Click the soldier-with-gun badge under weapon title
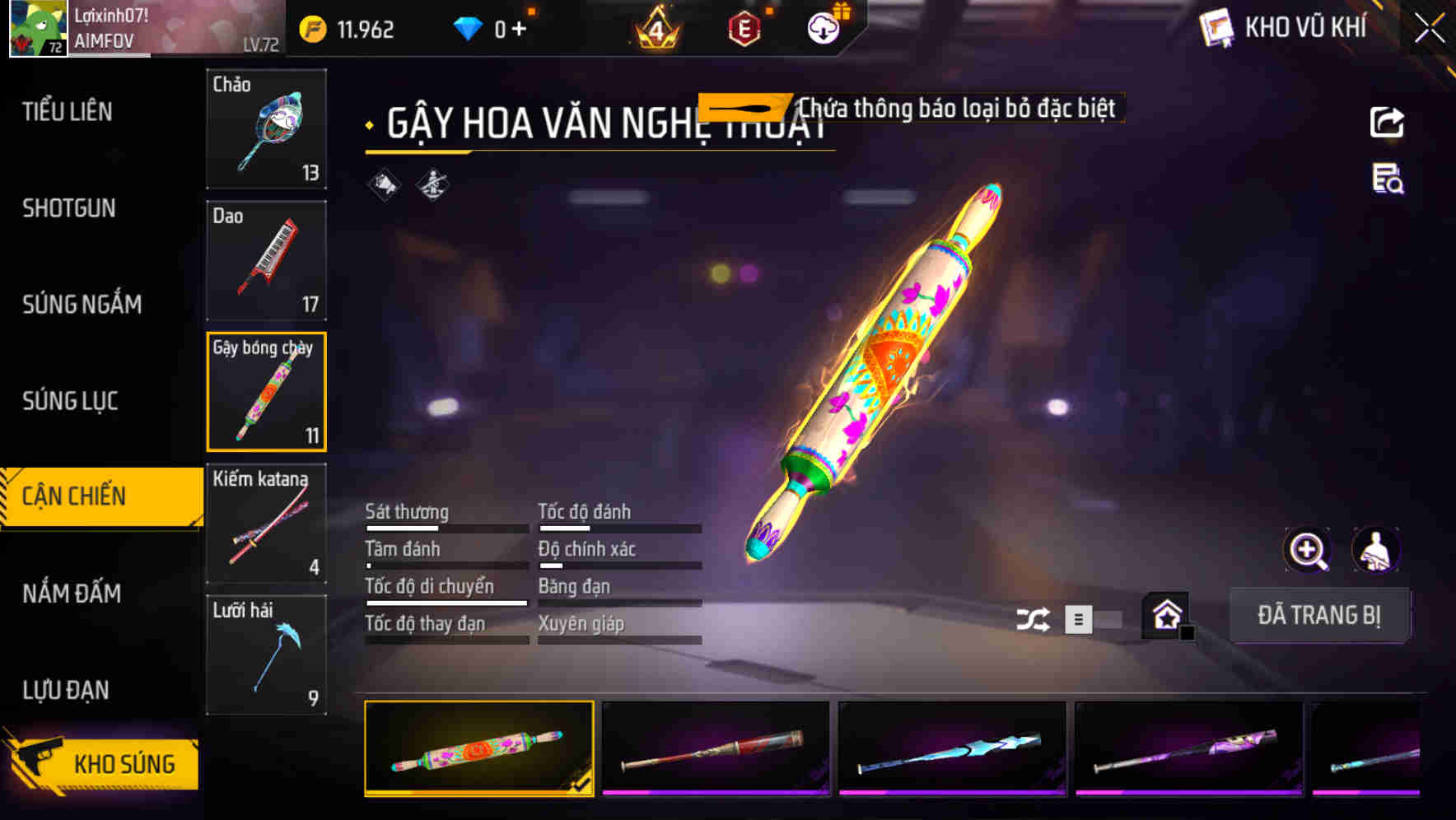 coord(434,185)
